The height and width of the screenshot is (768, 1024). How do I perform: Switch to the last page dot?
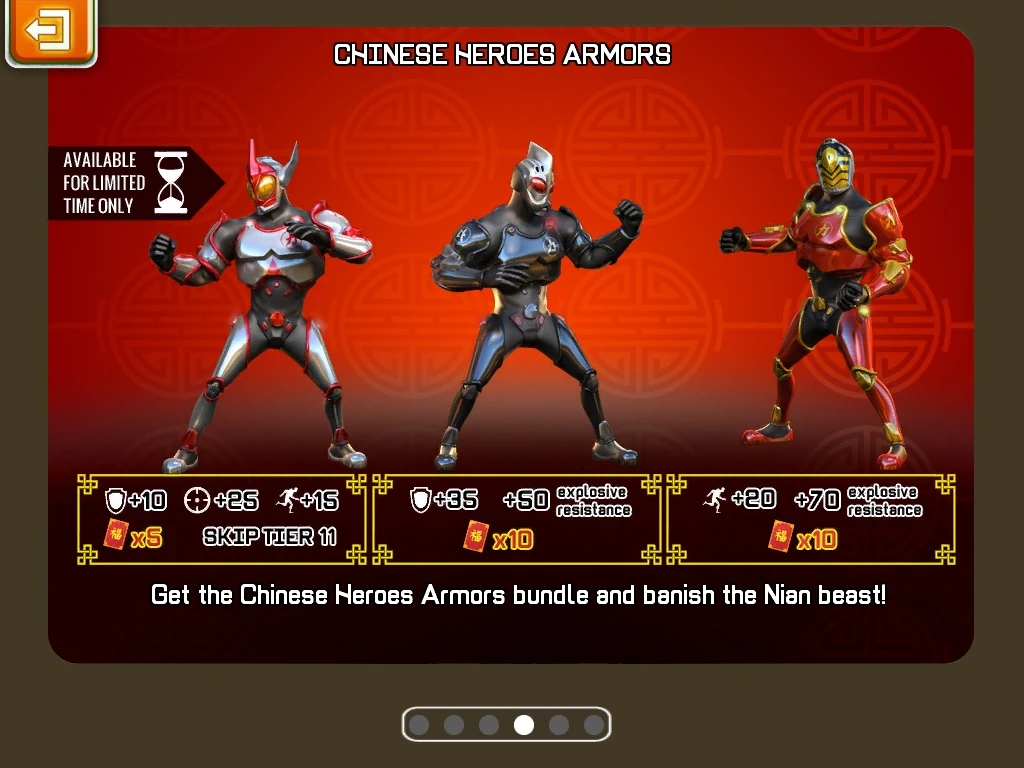594,725
